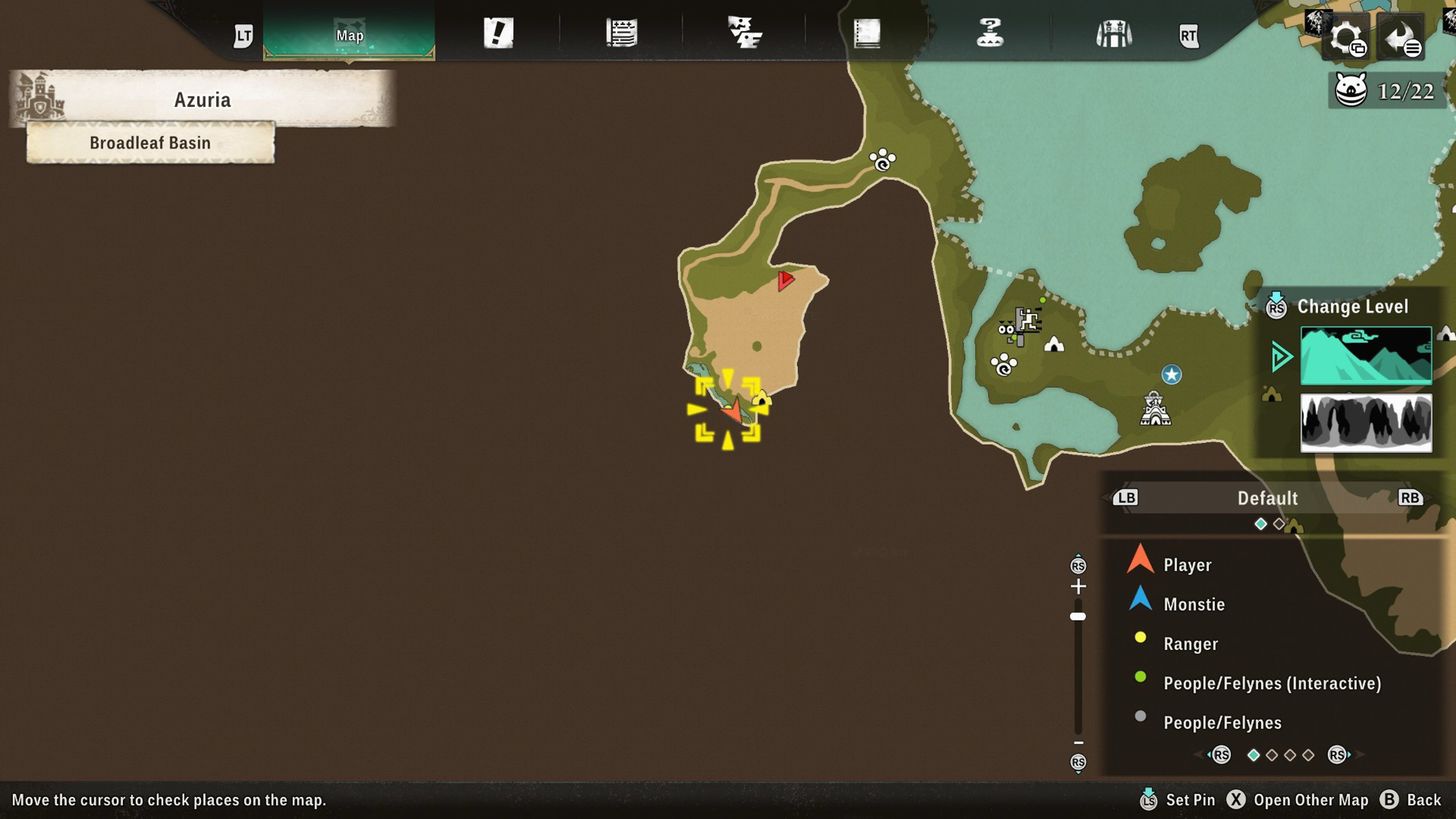Click the map zoom slider handle
This screenshot has width=1456, height=819.
(x=1078, y=617)
